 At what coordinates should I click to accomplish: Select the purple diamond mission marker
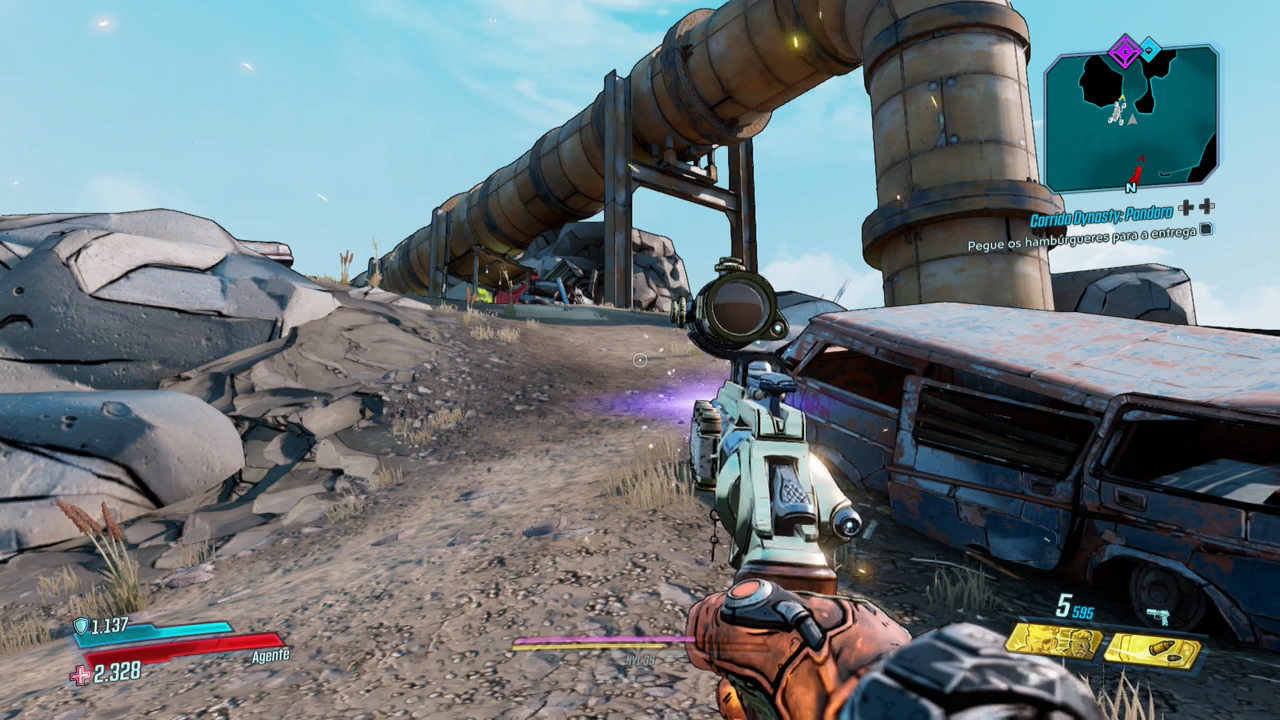1125,50
